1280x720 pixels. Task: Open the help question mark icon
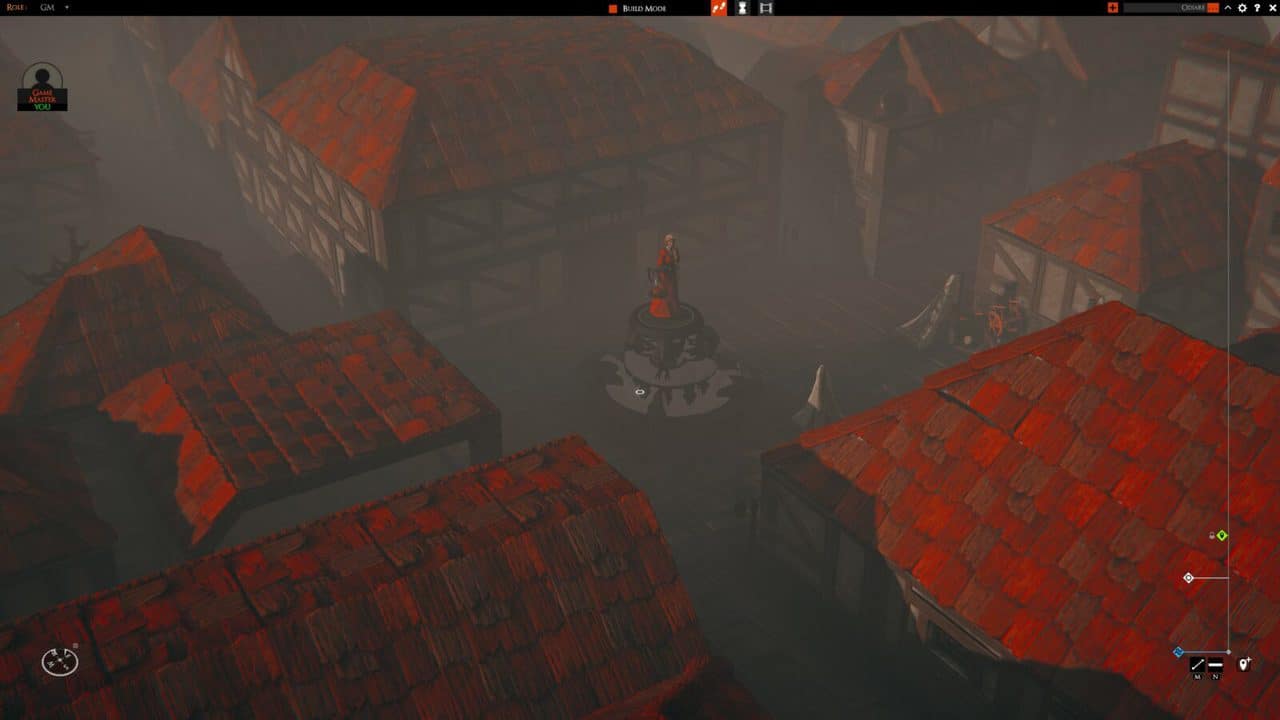click(1258, 8)
